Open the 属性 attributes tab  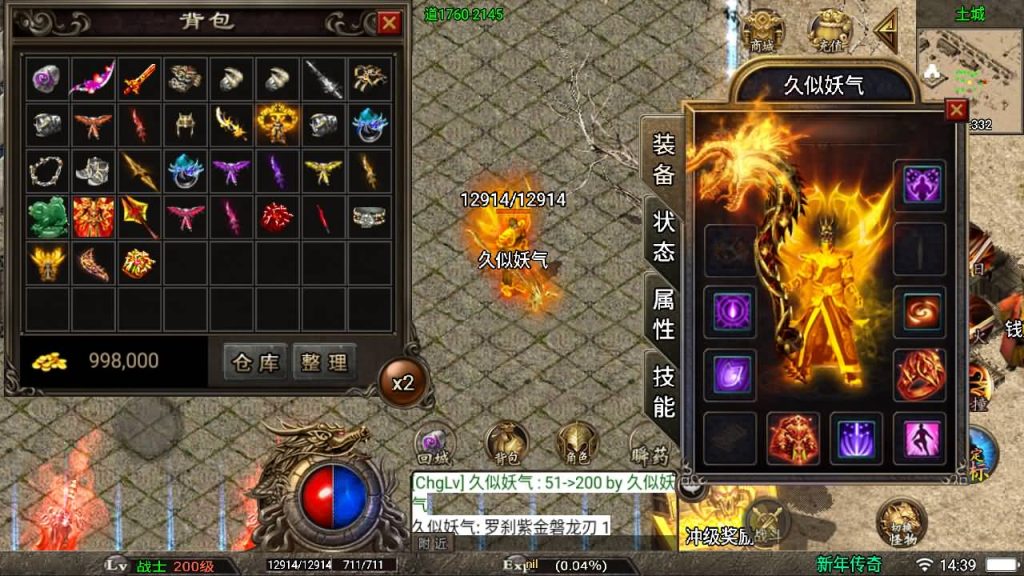coord(664,312)
